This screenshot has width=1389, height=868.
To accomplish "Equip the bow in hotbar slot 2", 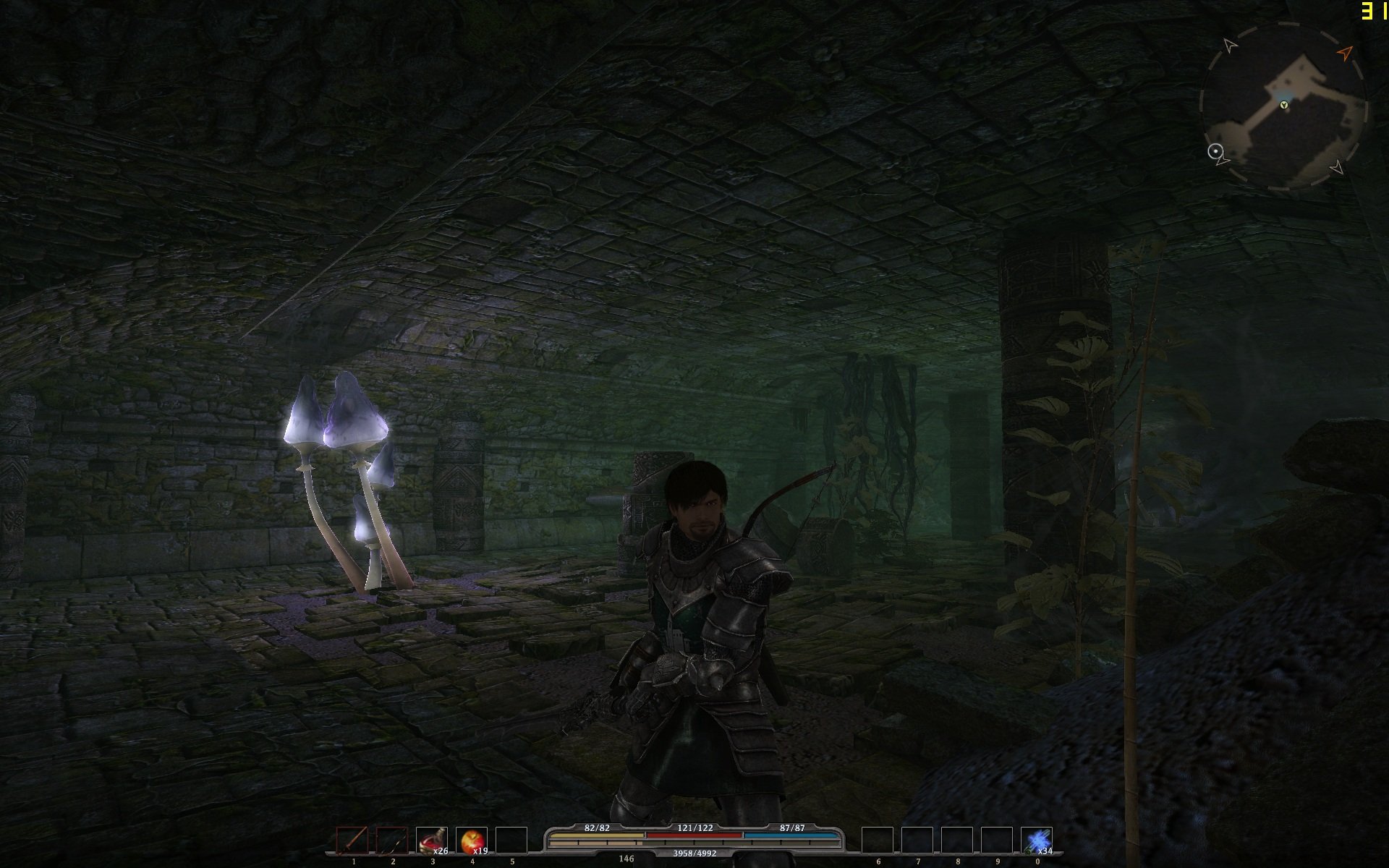I will click(392, 841).
